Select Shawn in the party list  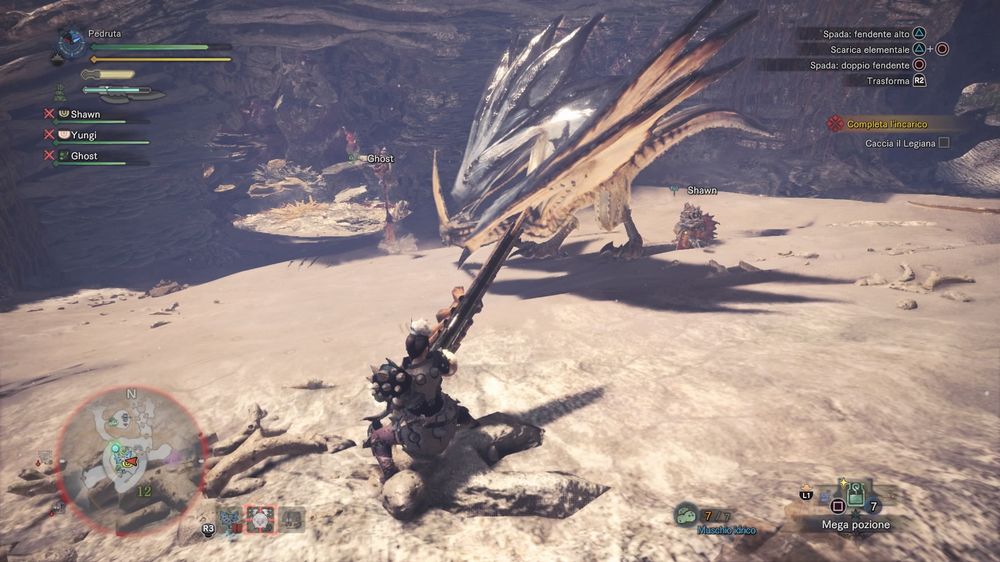tap(85, 115)
